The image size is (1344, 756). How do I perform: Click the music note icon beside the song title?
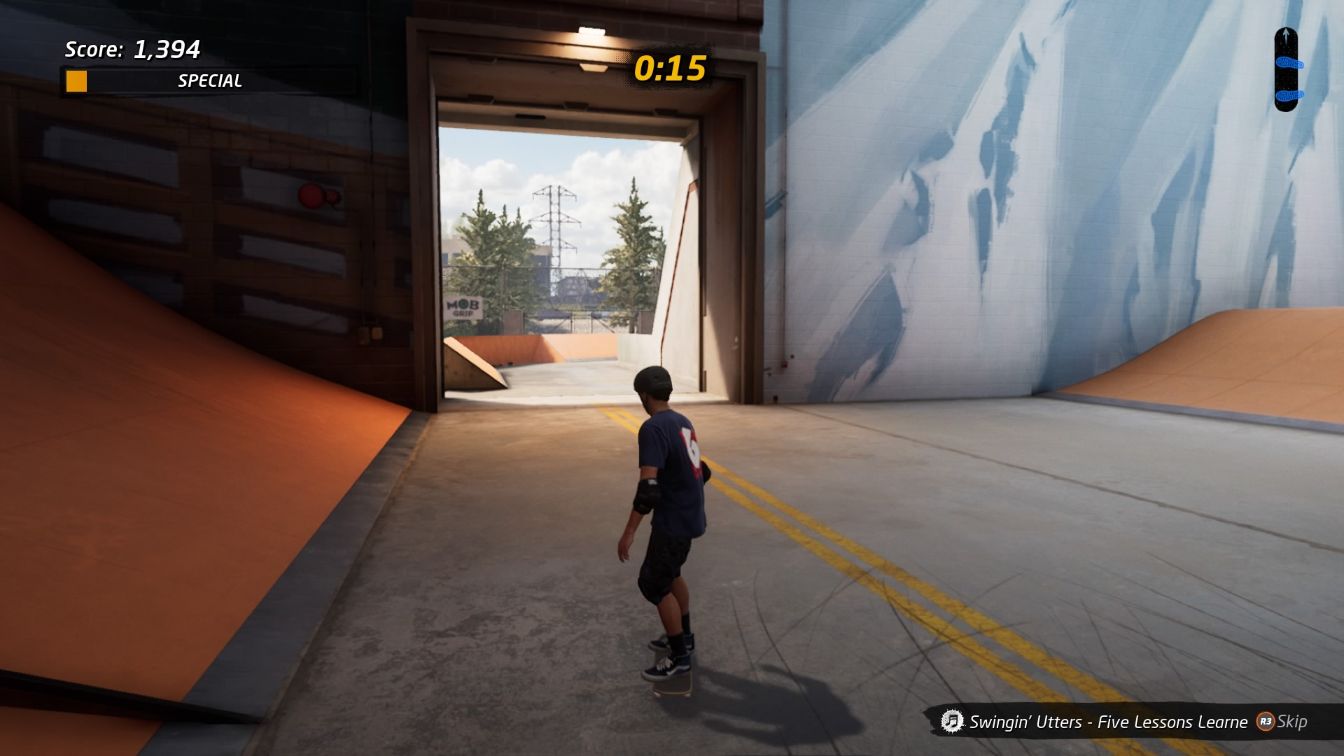(952, 721)
